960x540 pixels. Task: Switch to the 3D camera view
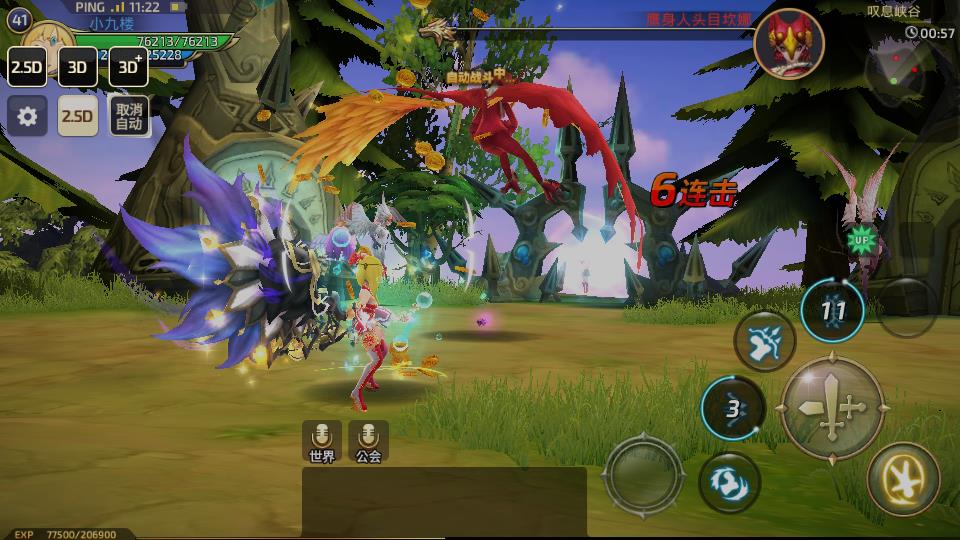(78, 67)
